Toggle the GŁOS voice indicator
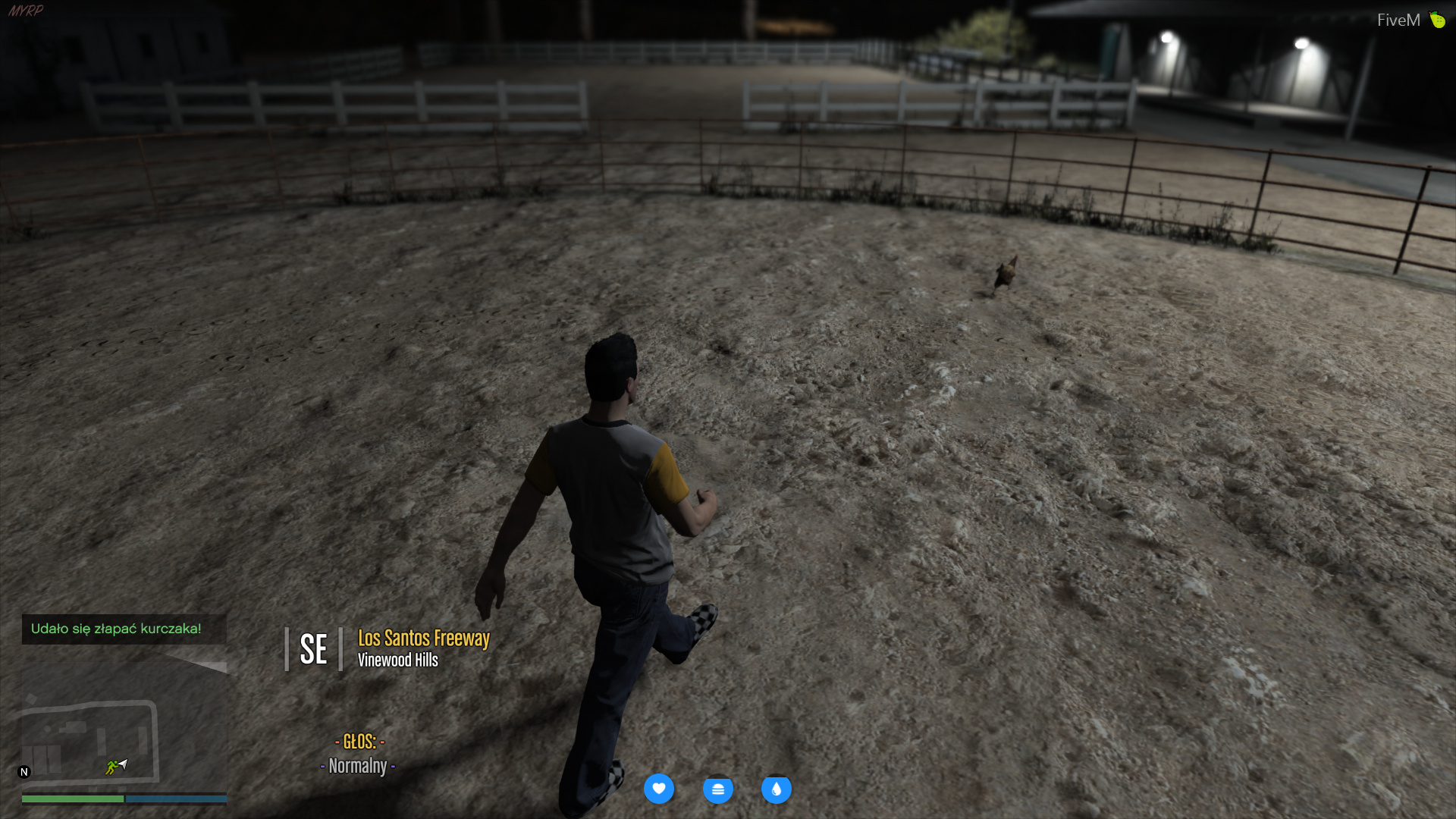 coord(362,742)
